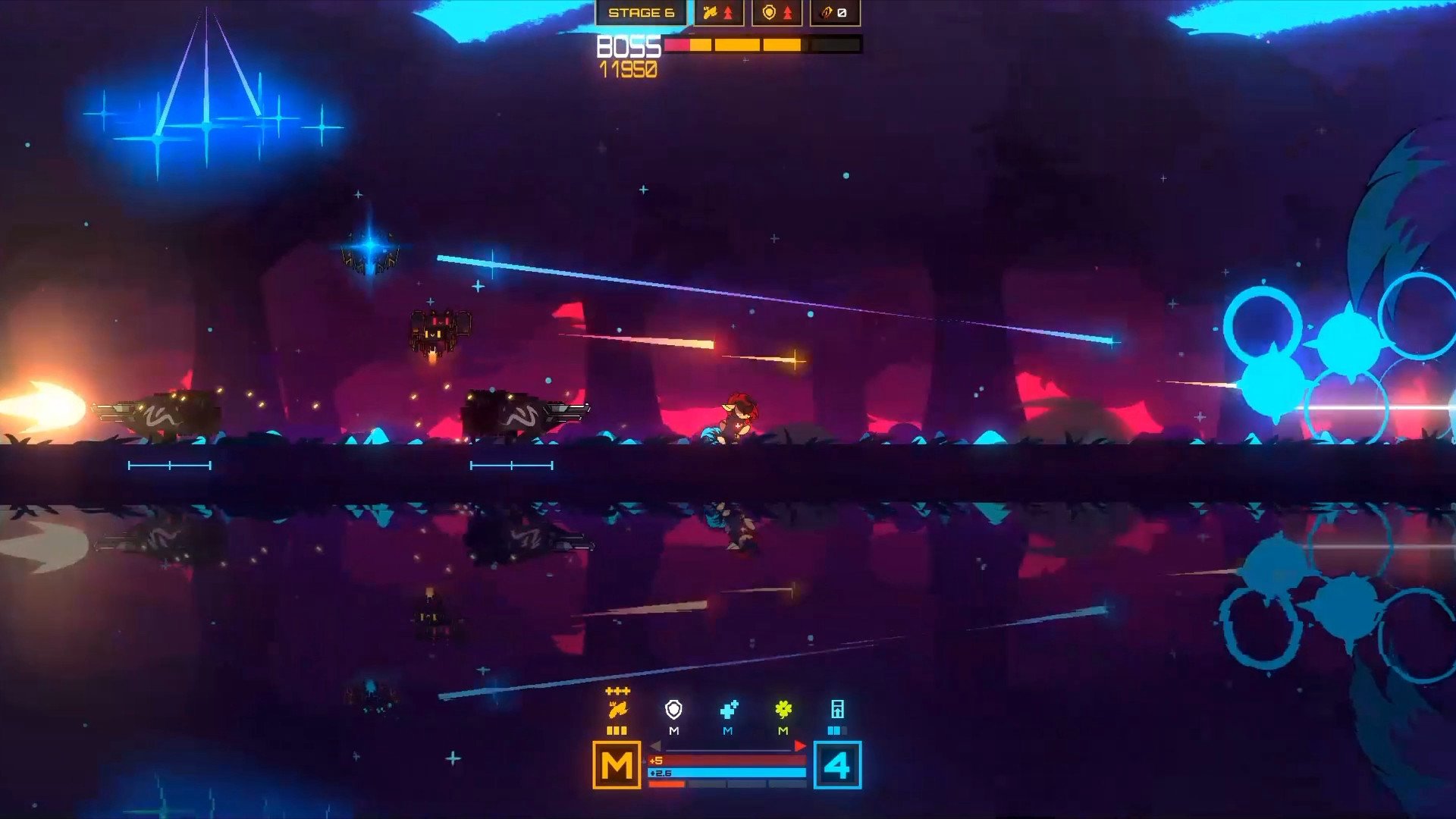1456x819 pixels.
Task: Select the top box showing a 0 counter
Action: [834, 13]
